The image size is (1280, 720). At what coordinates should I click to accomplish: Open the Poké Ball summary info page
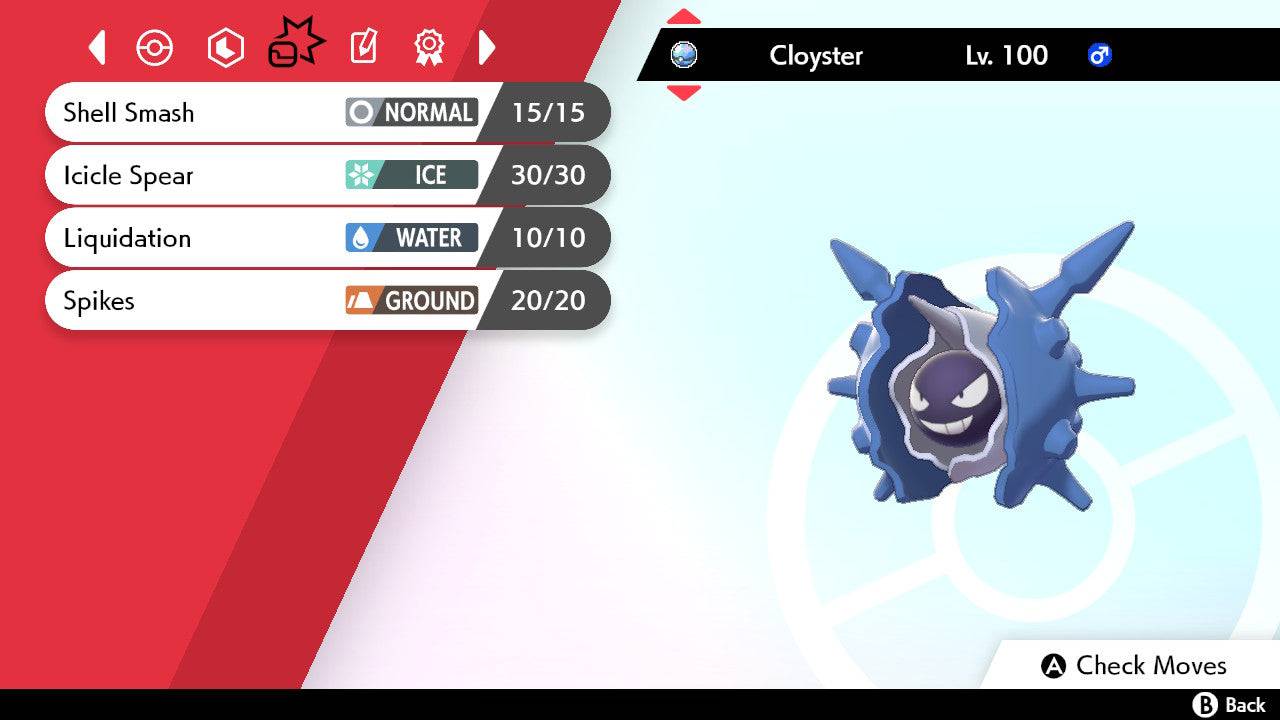click(x=155, y=46)
